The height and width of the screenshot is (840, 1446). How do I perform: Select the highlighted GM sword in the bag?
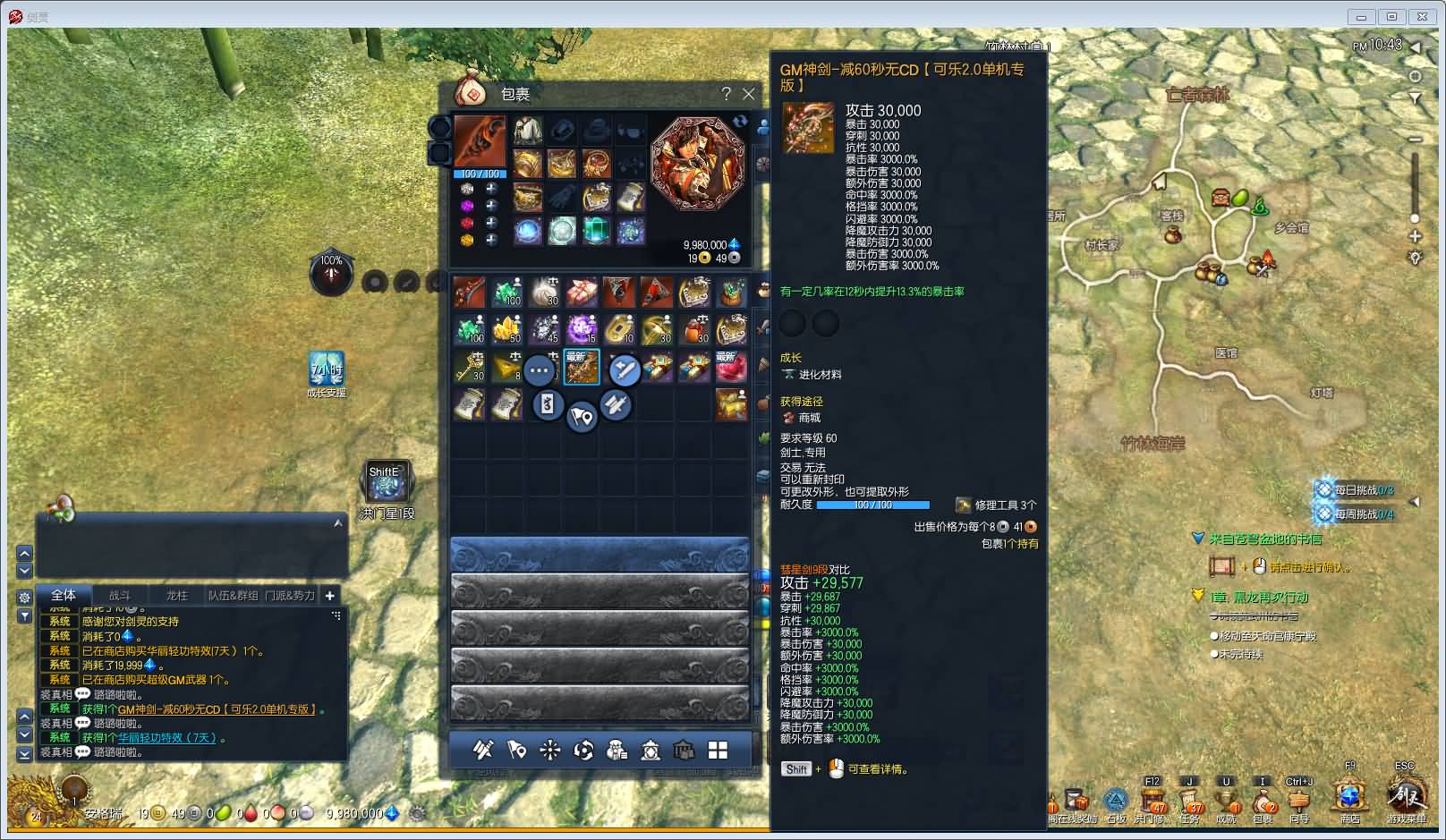click(x=581, y=367)
